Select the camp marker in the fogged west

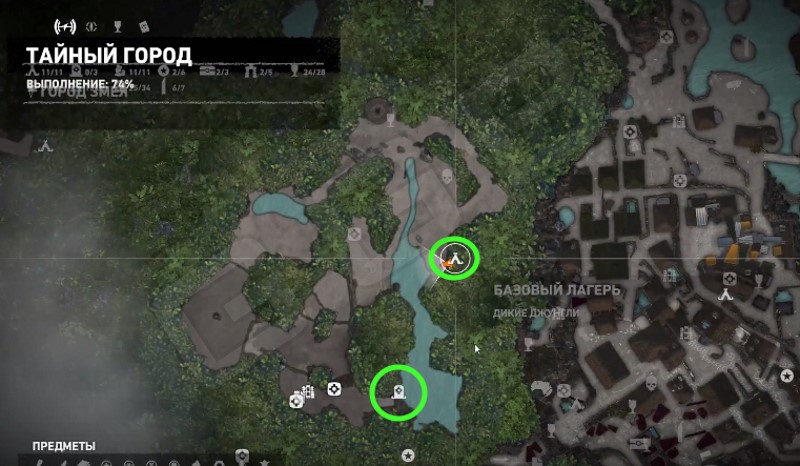pyautogui.click(x=44, y=144)
